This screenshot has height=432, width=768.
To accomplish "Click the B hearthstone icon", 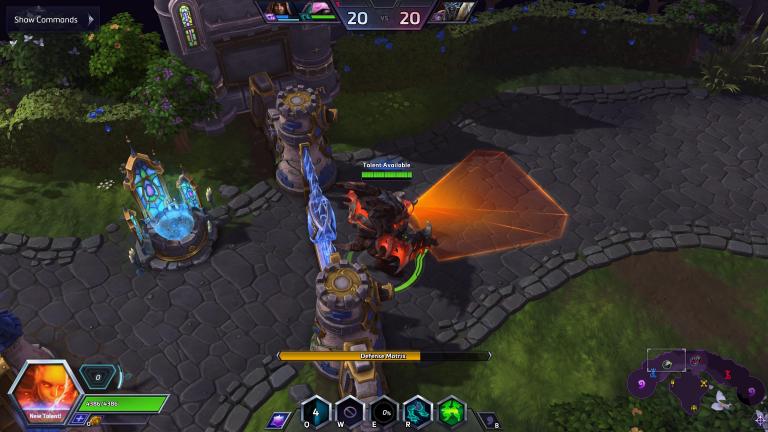I will point(486,419).
